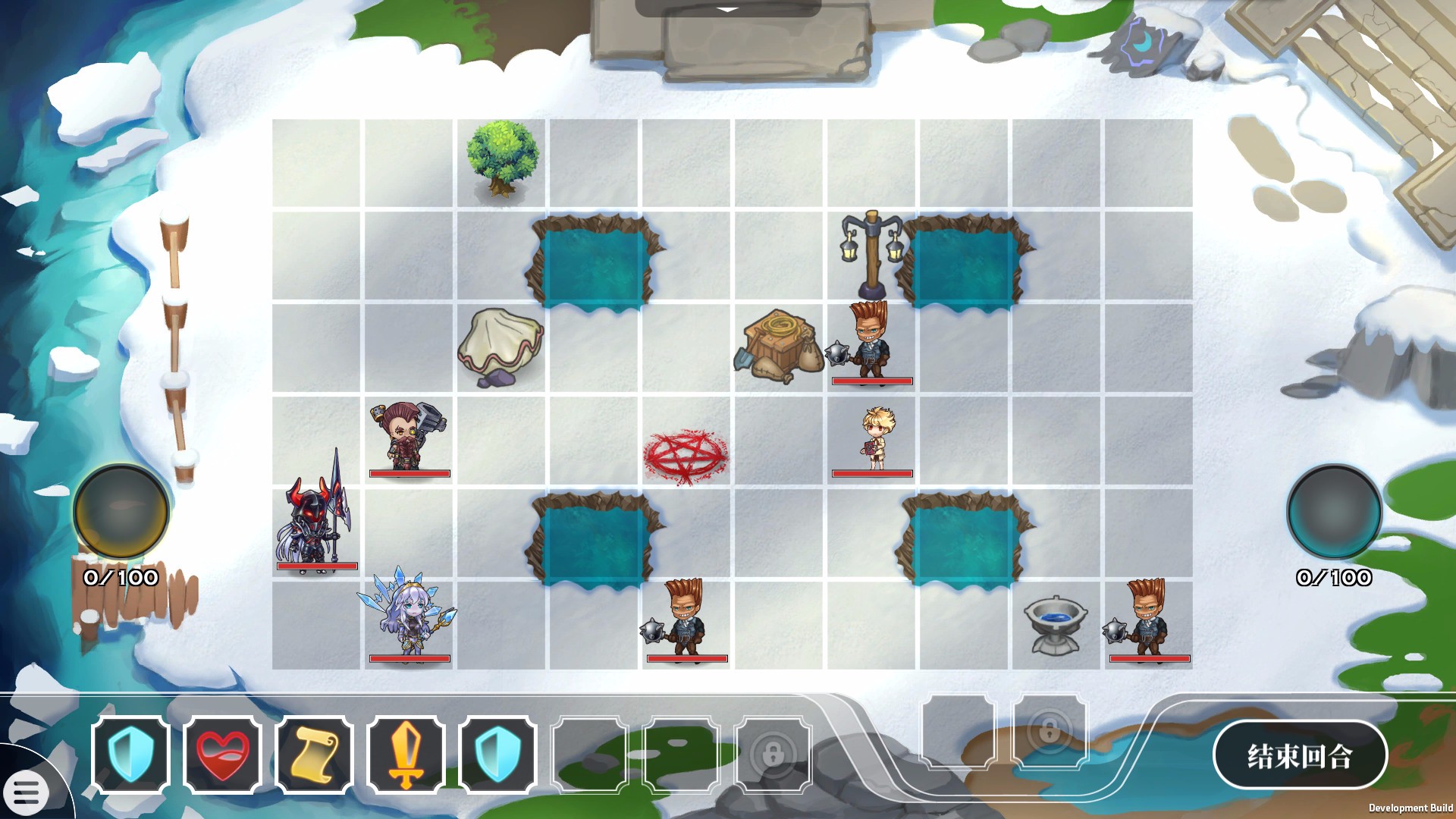The image size is (1456, 819).
Task: Activate the teal energy orb
Action: click(x=1334, y=512)
